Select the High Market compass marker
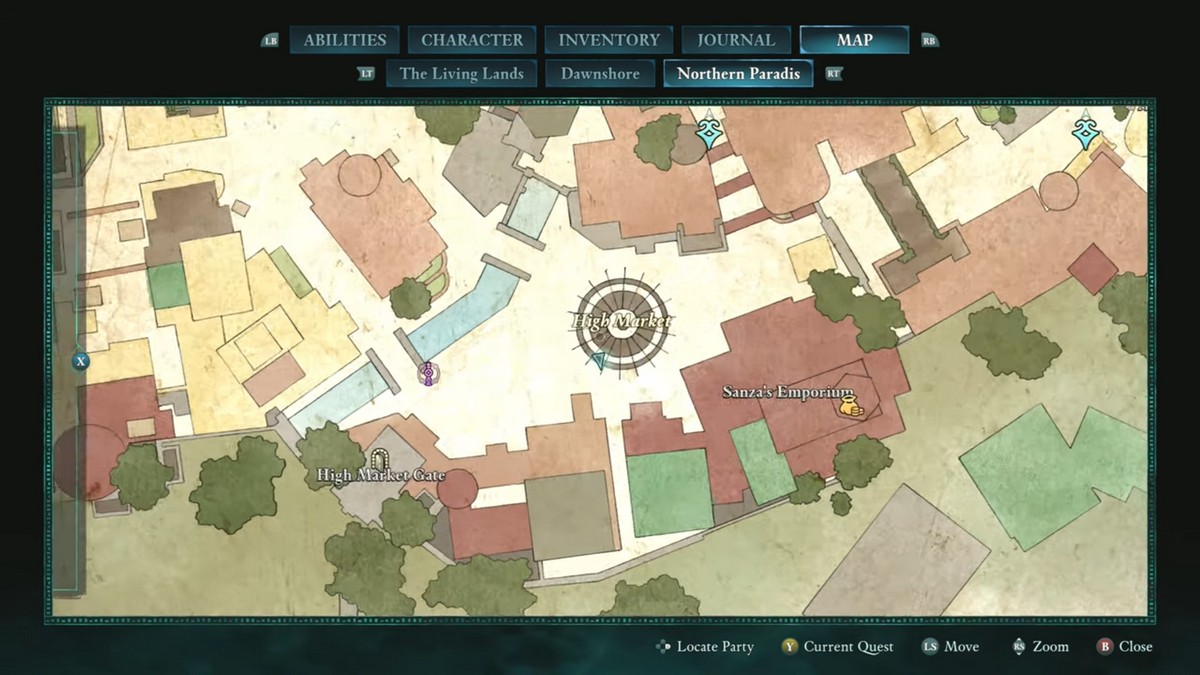 (x=621, y=321)
